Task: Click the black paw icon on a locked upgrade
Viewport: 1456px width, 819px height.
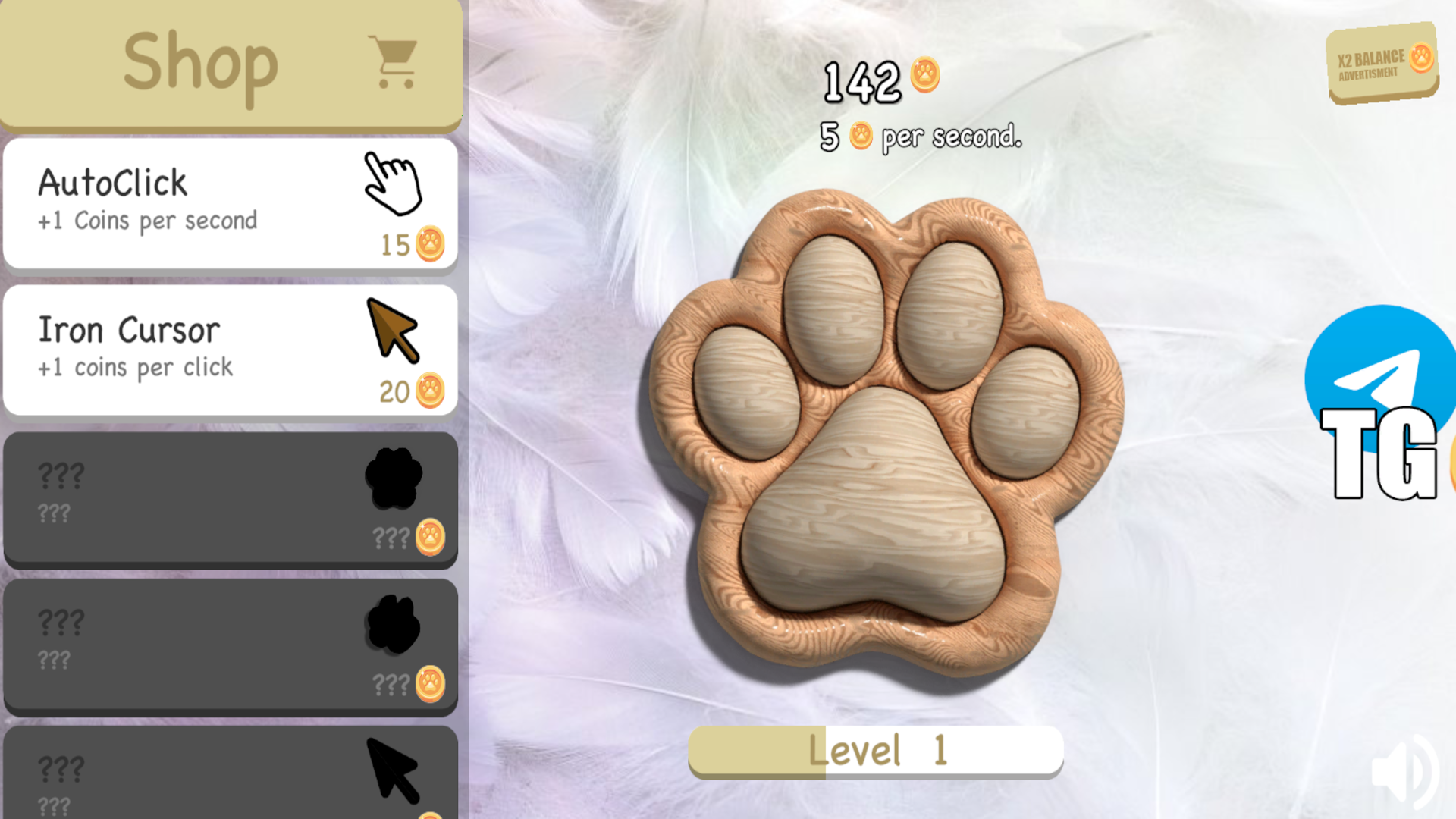Action: pyautogui.click(x=394, y=476)
